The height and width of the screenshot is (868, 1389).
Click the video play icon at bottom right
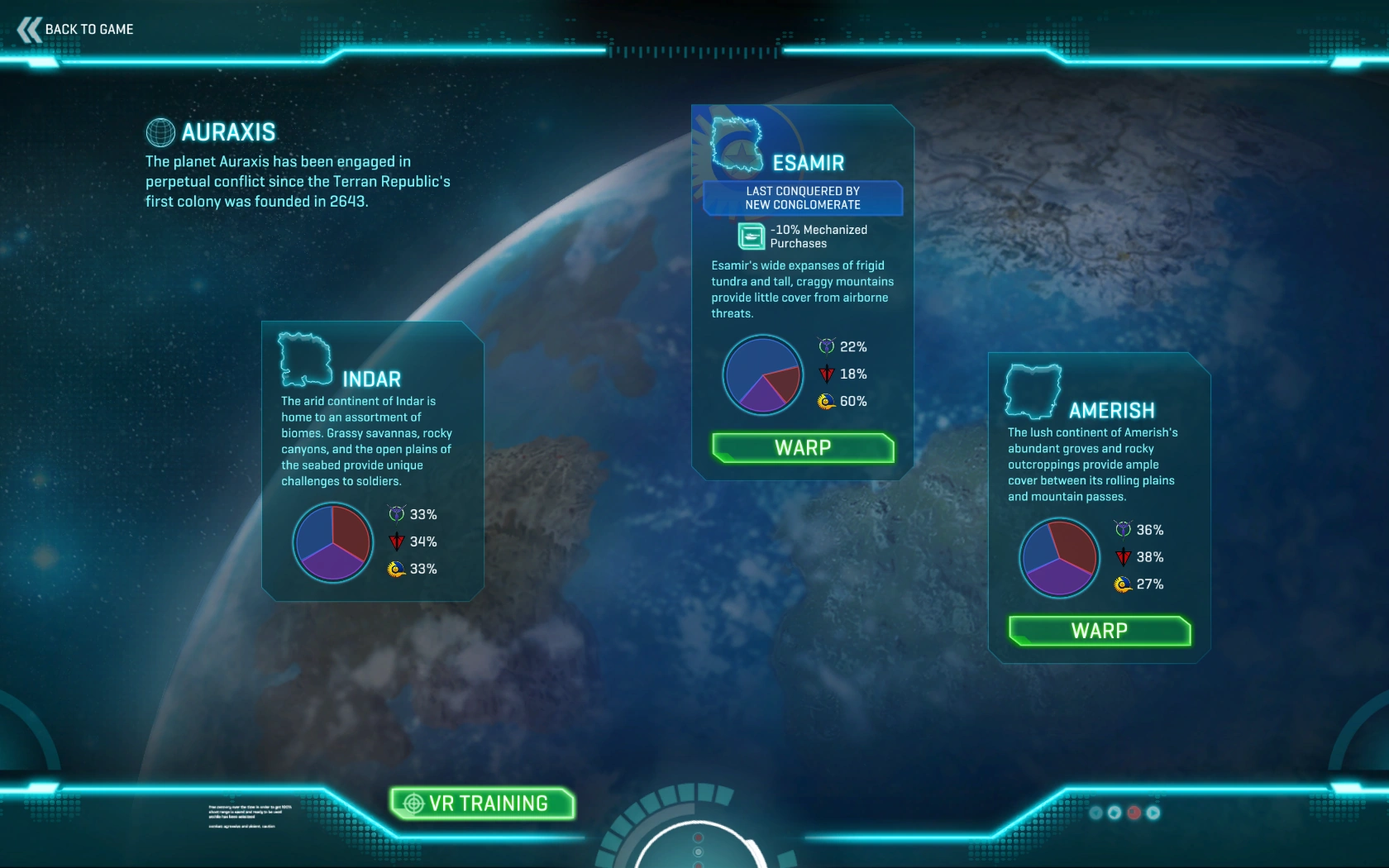(x=1152, y=813)
